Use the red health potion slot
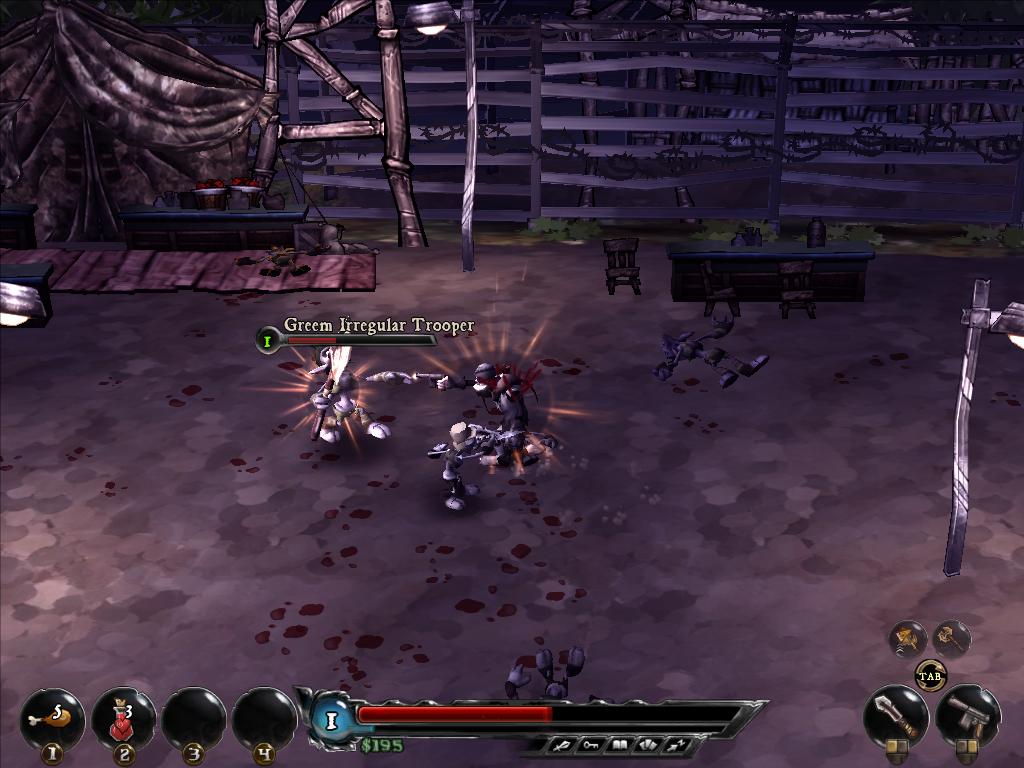 [x=124, y=717]
